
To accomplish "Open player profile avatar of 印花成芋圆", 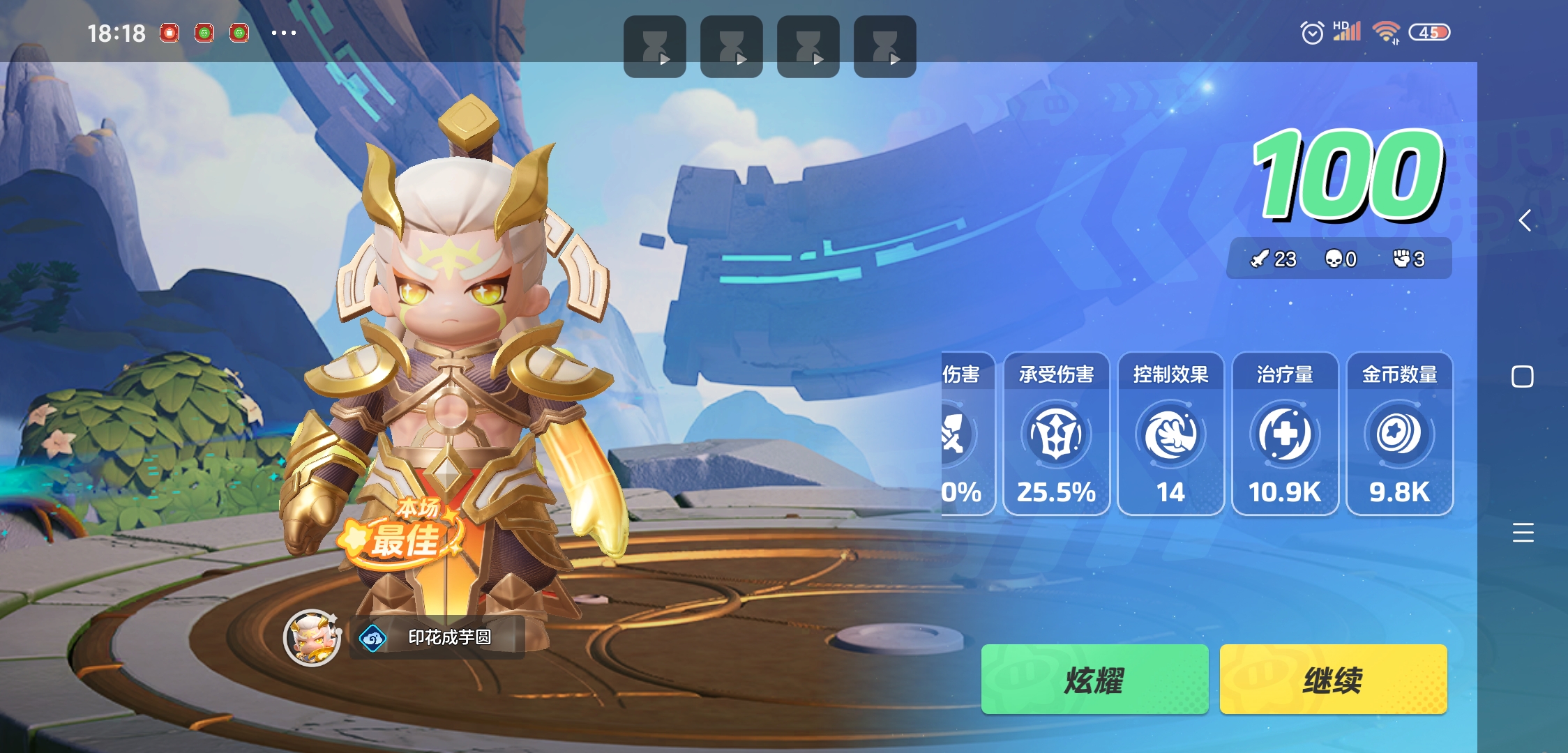I will click(x=312, y=637).
